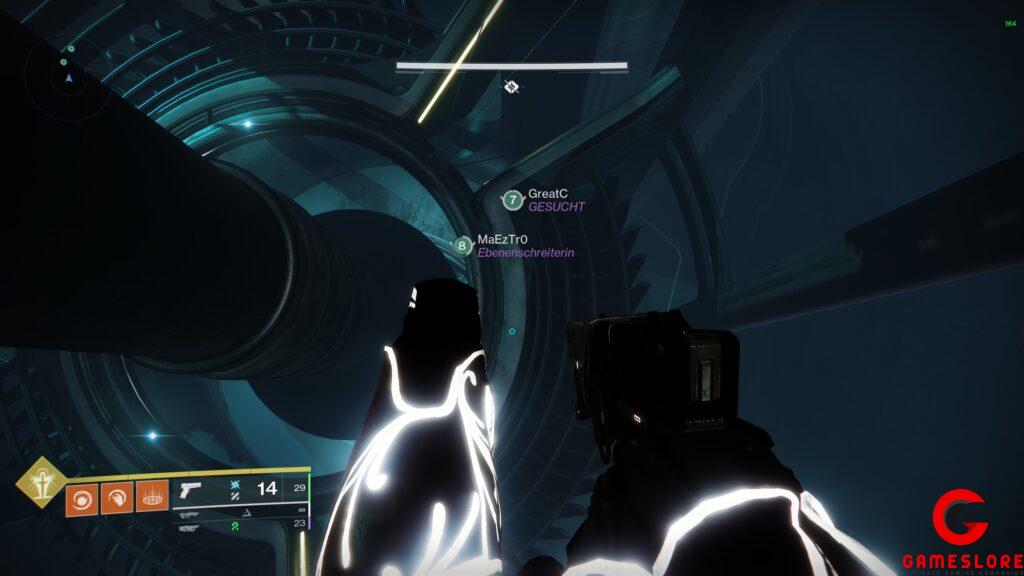Screen dimensions: 1024x576
Task: Activate the golden diamond super ability icon
Action: coord(38,482)
